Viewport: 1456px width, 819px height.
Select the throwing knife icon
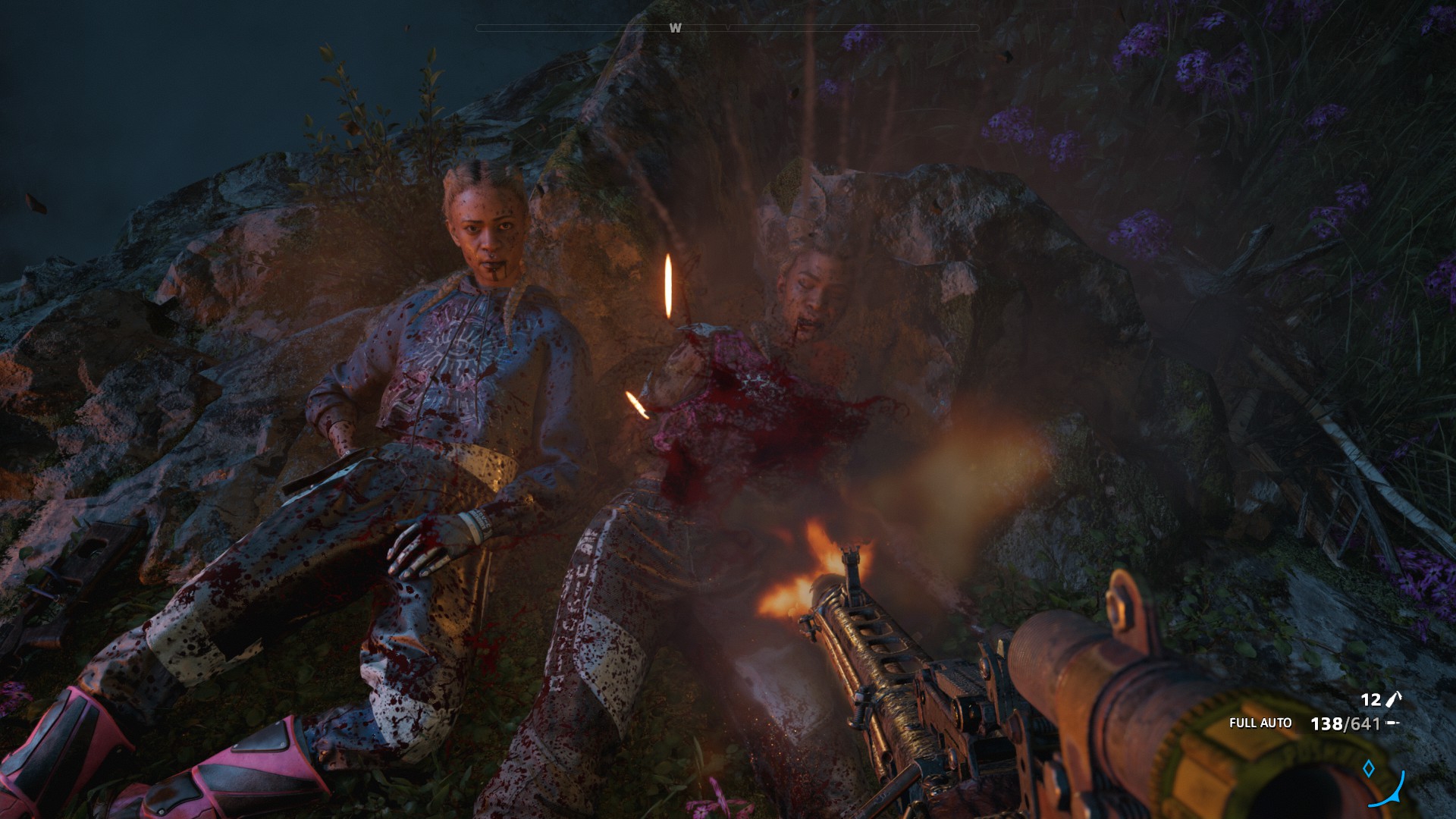[1393, 699]
